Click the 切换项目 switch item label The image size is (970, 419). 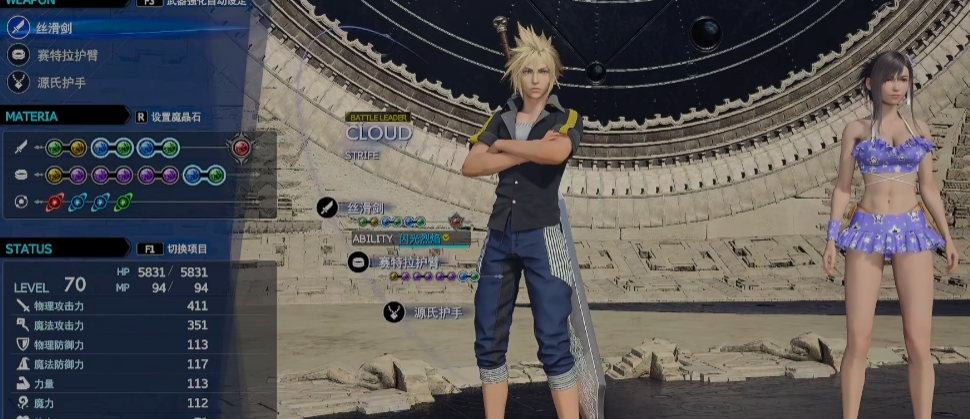tap(186, 249)
